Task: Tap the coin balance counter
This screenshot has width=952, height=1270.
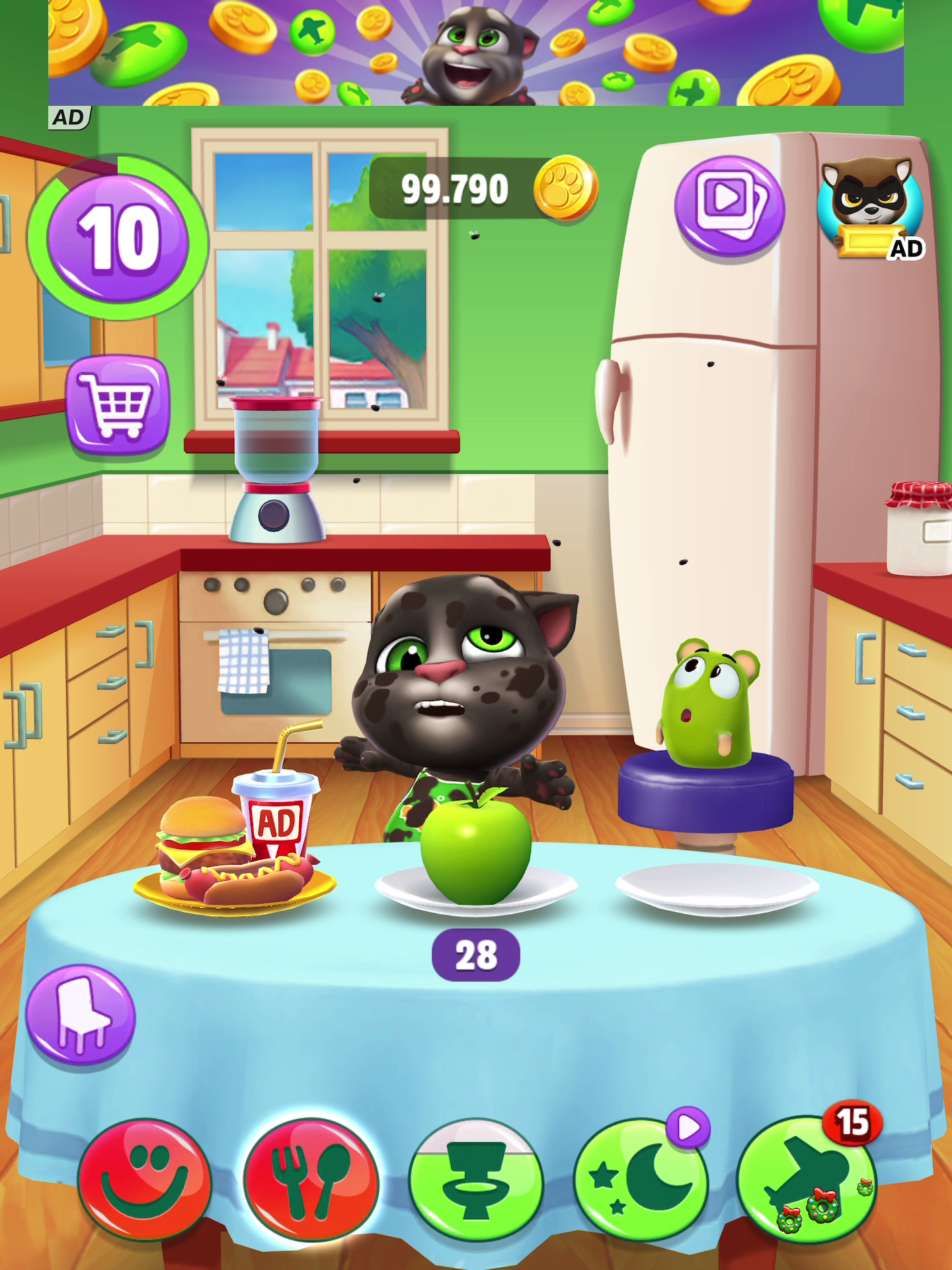Action: tap(483, 190)
